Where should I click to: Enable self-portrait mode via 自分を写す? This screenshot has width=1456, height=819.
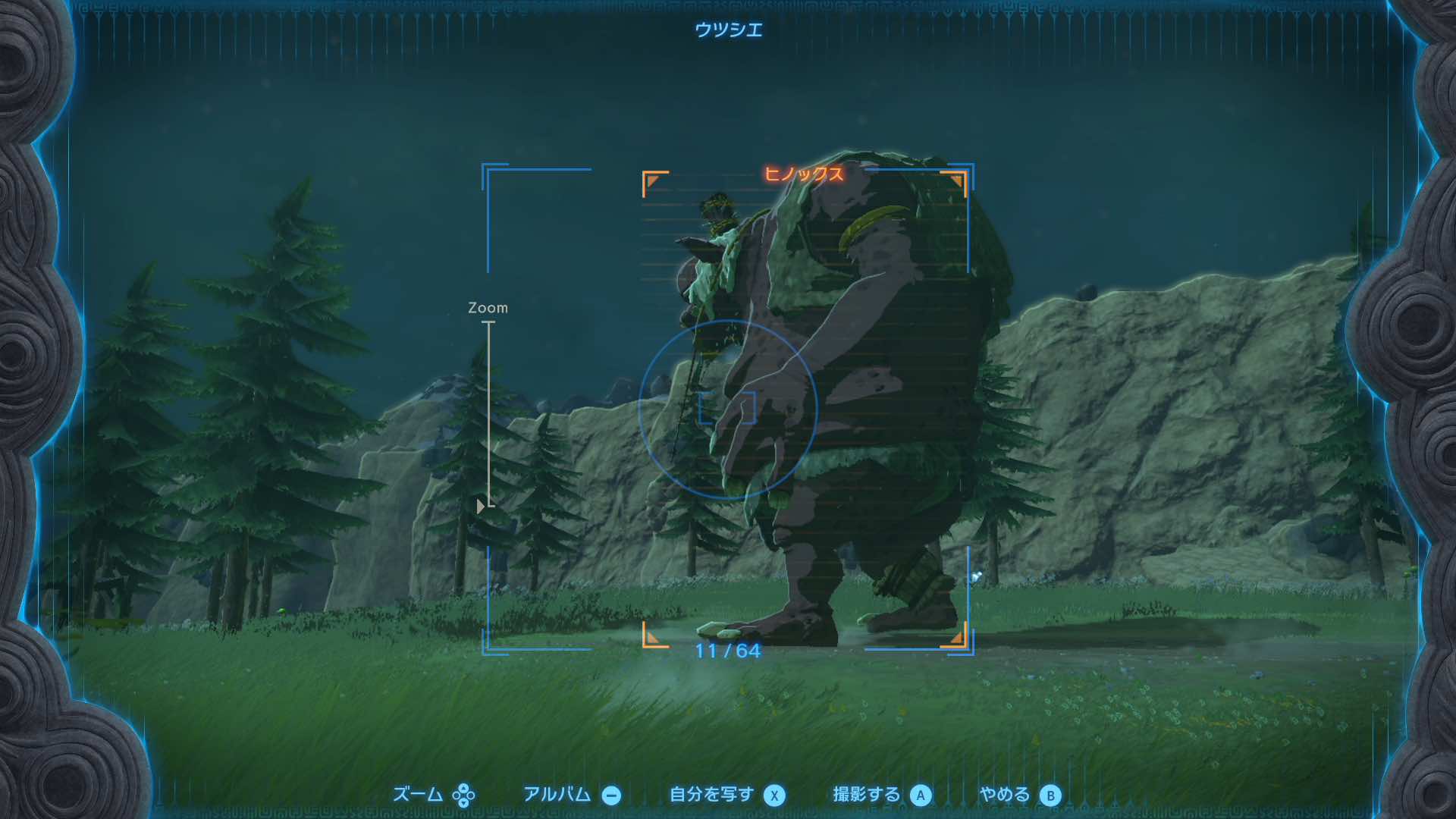coord(713,795)
